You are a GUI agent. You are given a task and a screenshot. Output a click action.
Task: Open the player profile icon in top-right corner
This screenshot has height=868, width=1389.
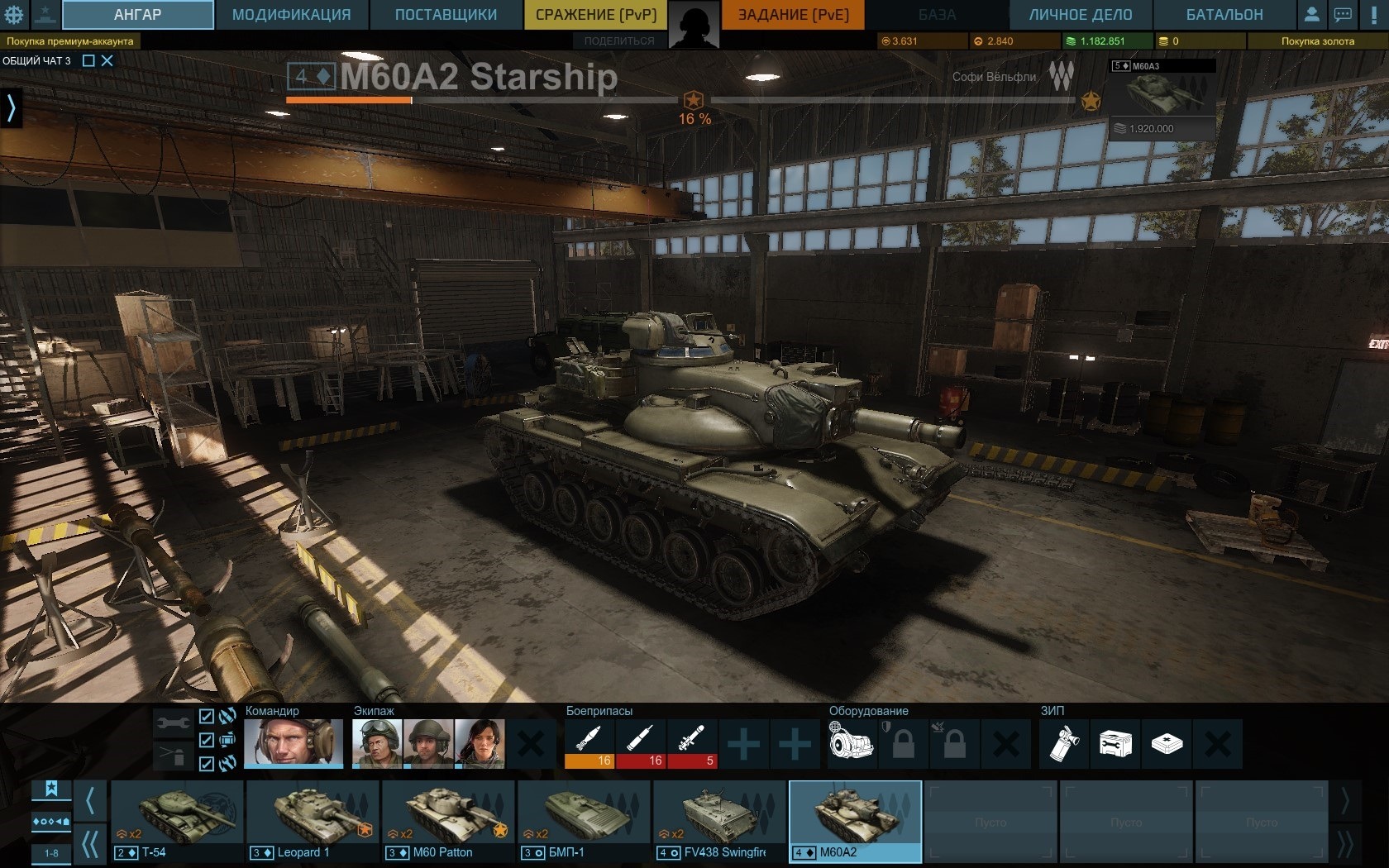[1314, 13]
